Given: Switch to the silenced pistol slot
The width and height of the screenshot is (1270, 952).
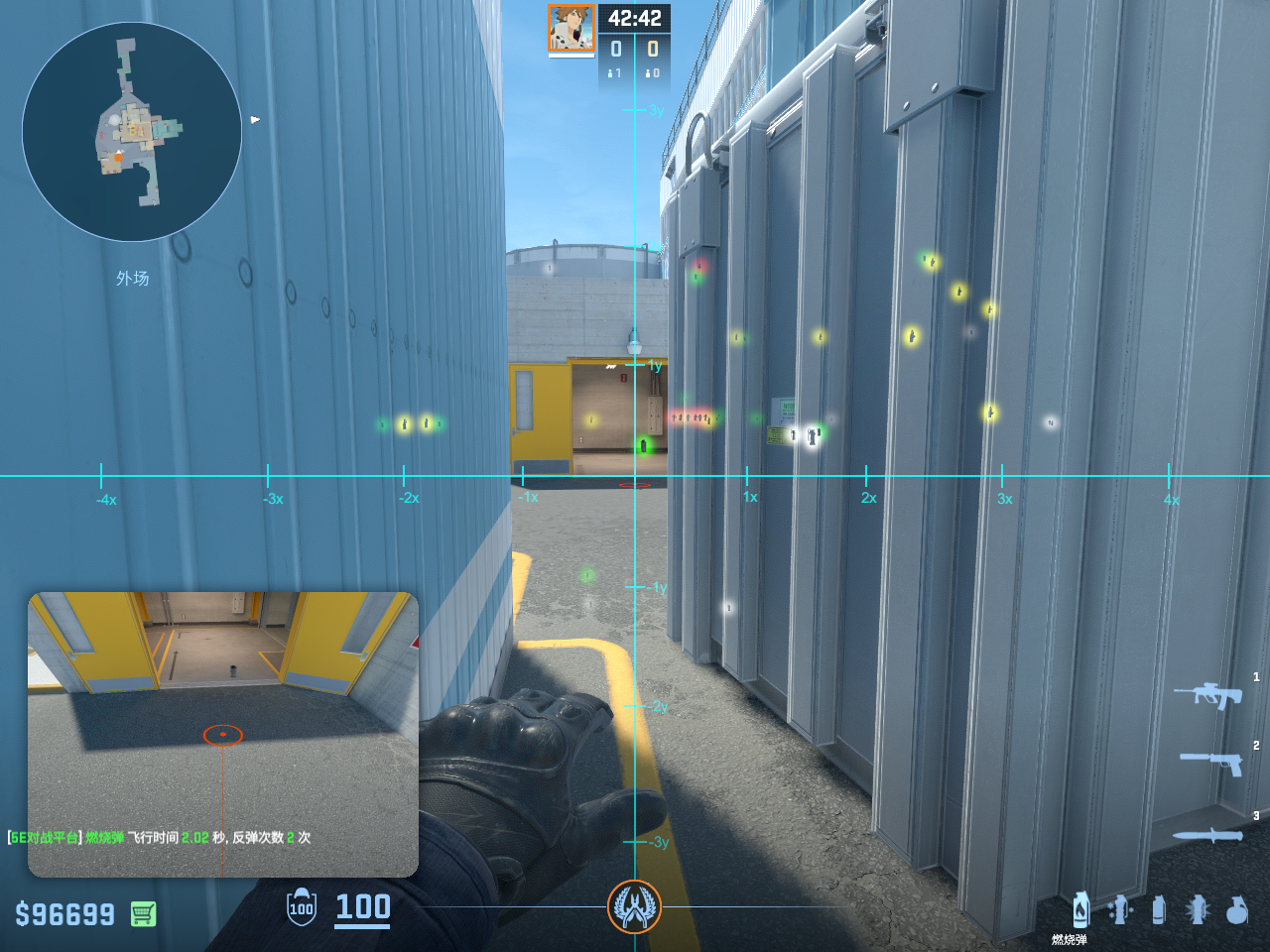Looking at the screenshot, I should tap(1211, 762).
